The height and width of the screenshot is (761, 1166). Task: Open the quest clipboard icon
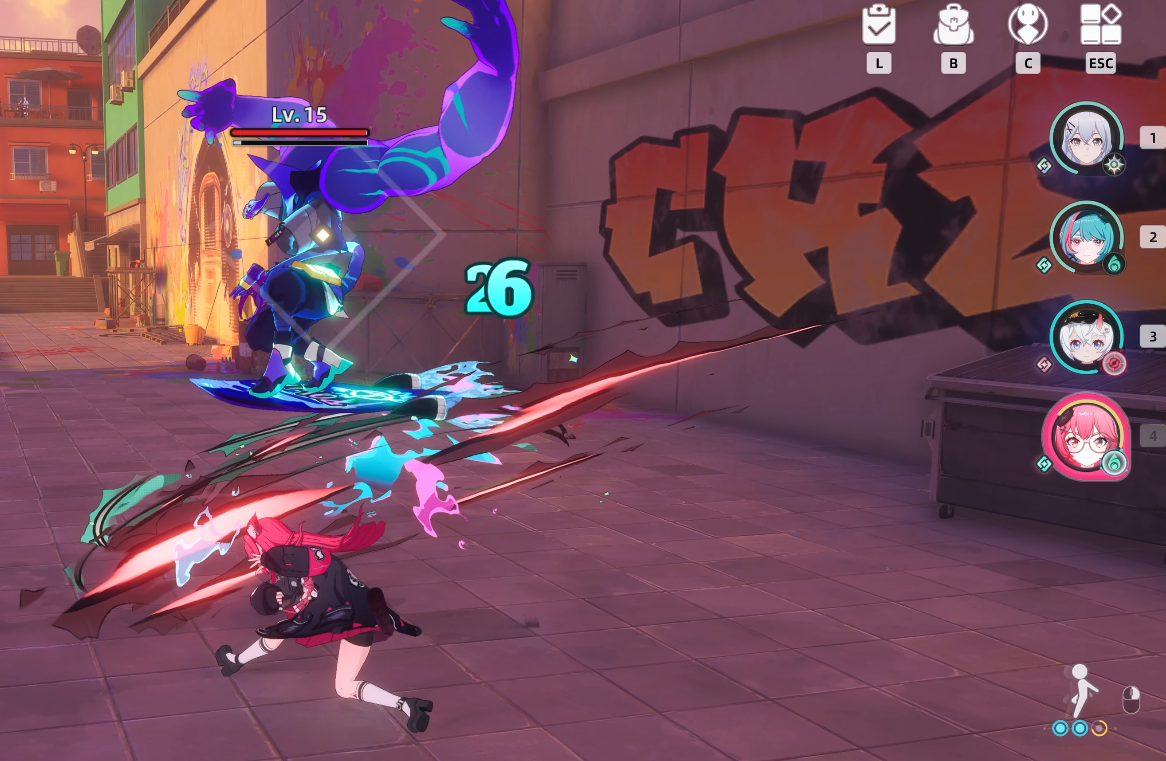(879, 25)
